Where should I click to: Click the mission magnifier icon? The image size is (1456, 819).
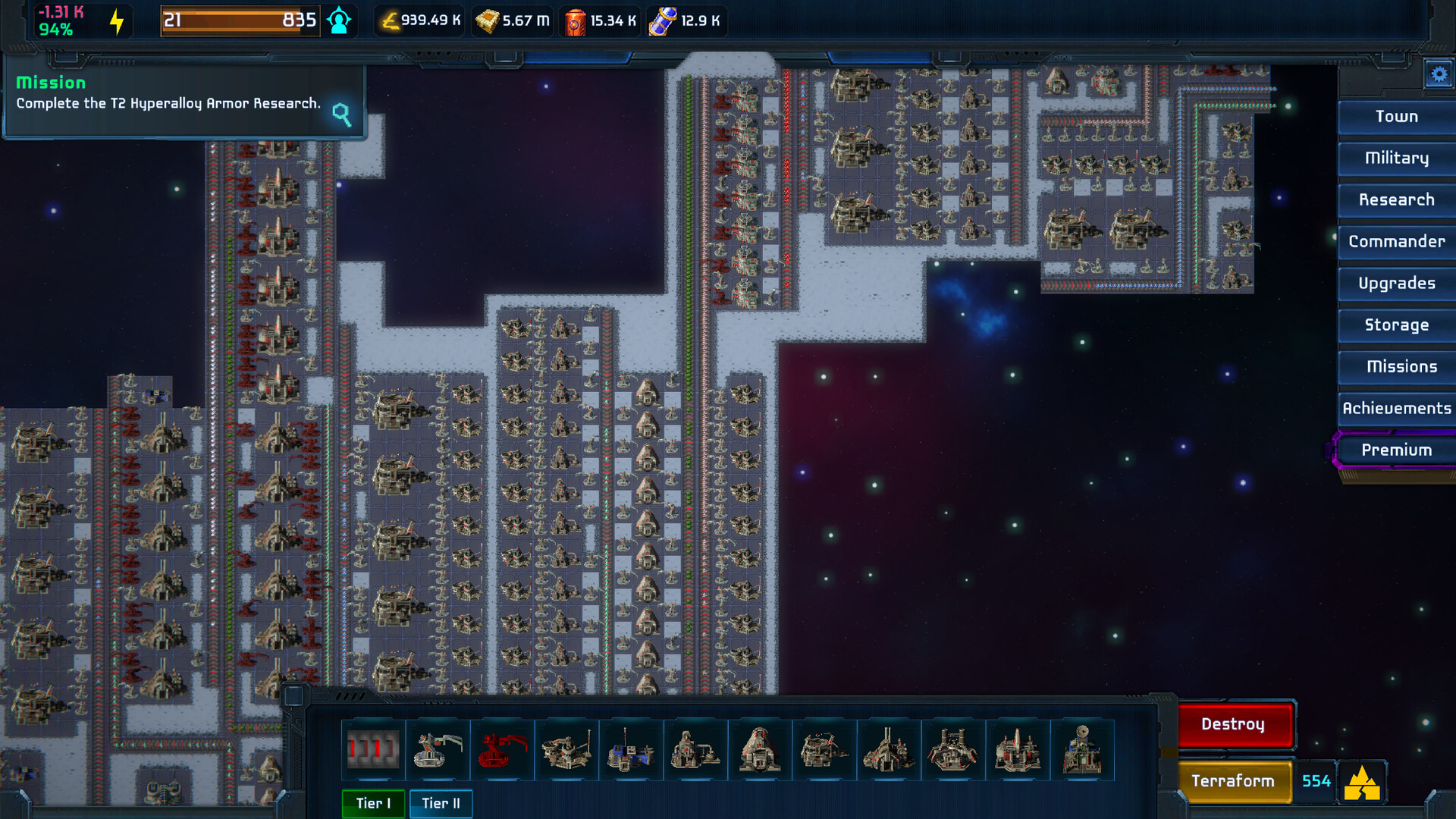341,116
